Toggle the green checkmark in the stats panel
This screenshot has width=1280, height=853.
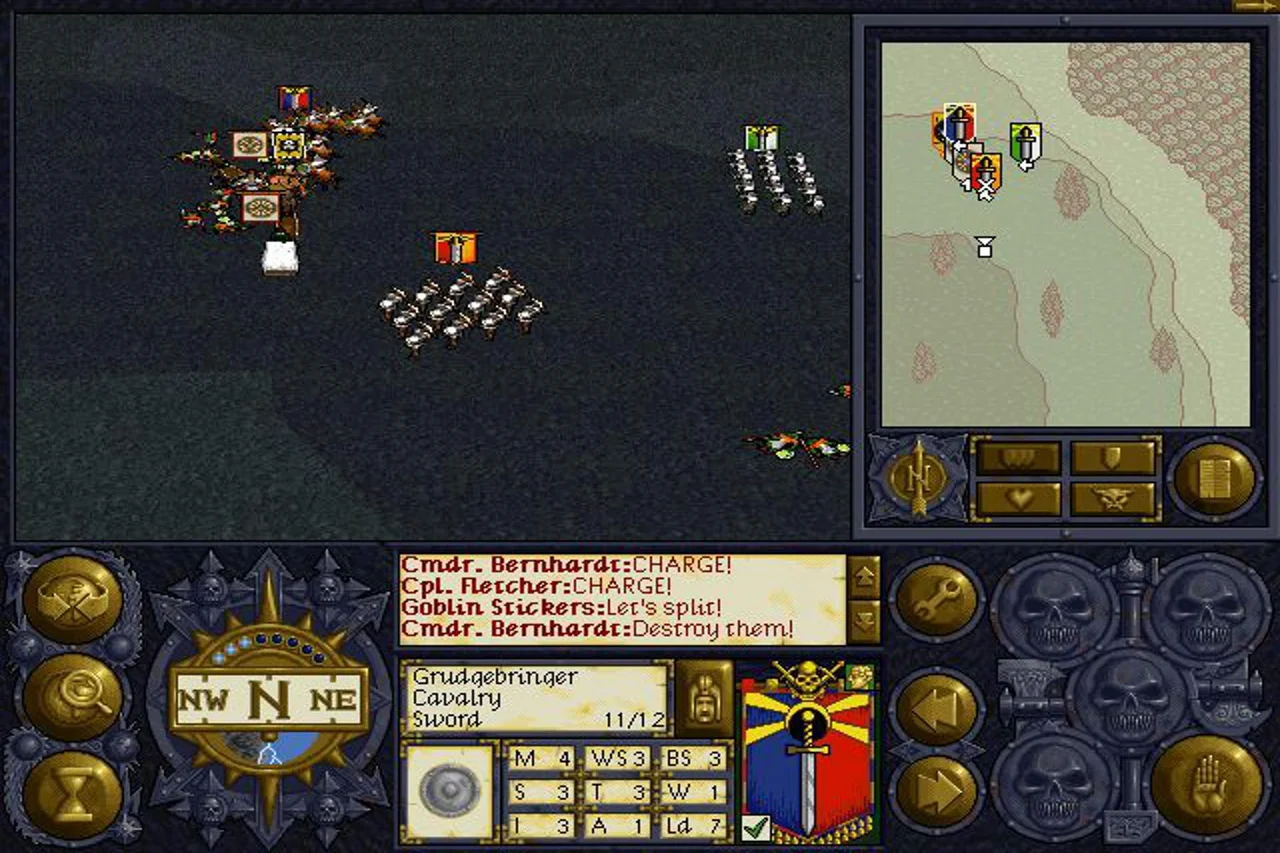[x=758, y=826]
